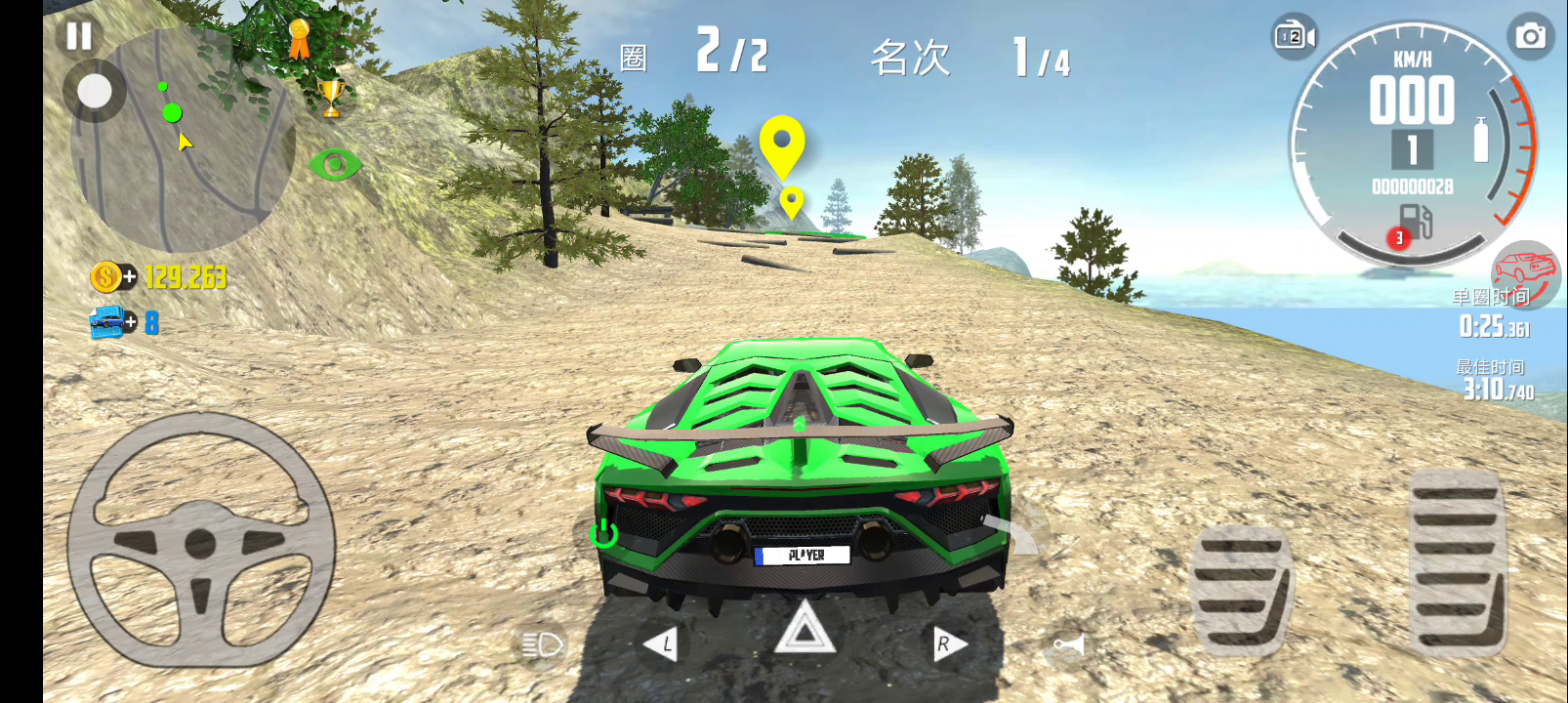Turn on the hazard lights triangle
Image resolution: width=1568 pixels, height=703 pixels.
tap(805, 630)
